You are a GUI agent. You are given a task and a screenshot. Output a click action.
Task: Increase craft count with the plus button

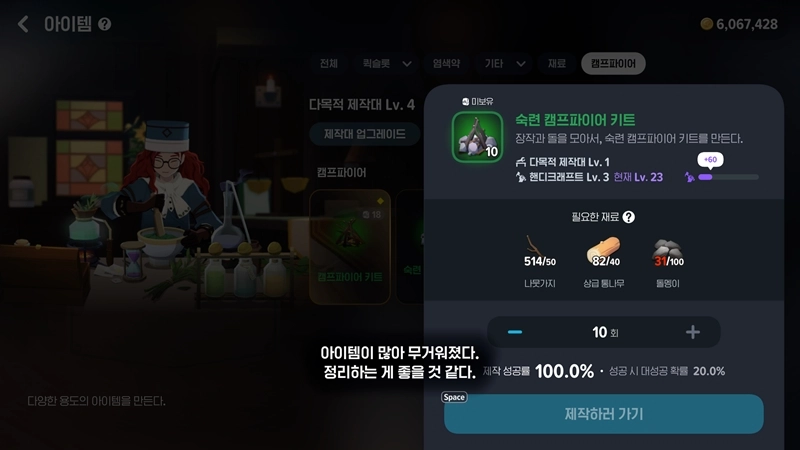click(692, 332)
